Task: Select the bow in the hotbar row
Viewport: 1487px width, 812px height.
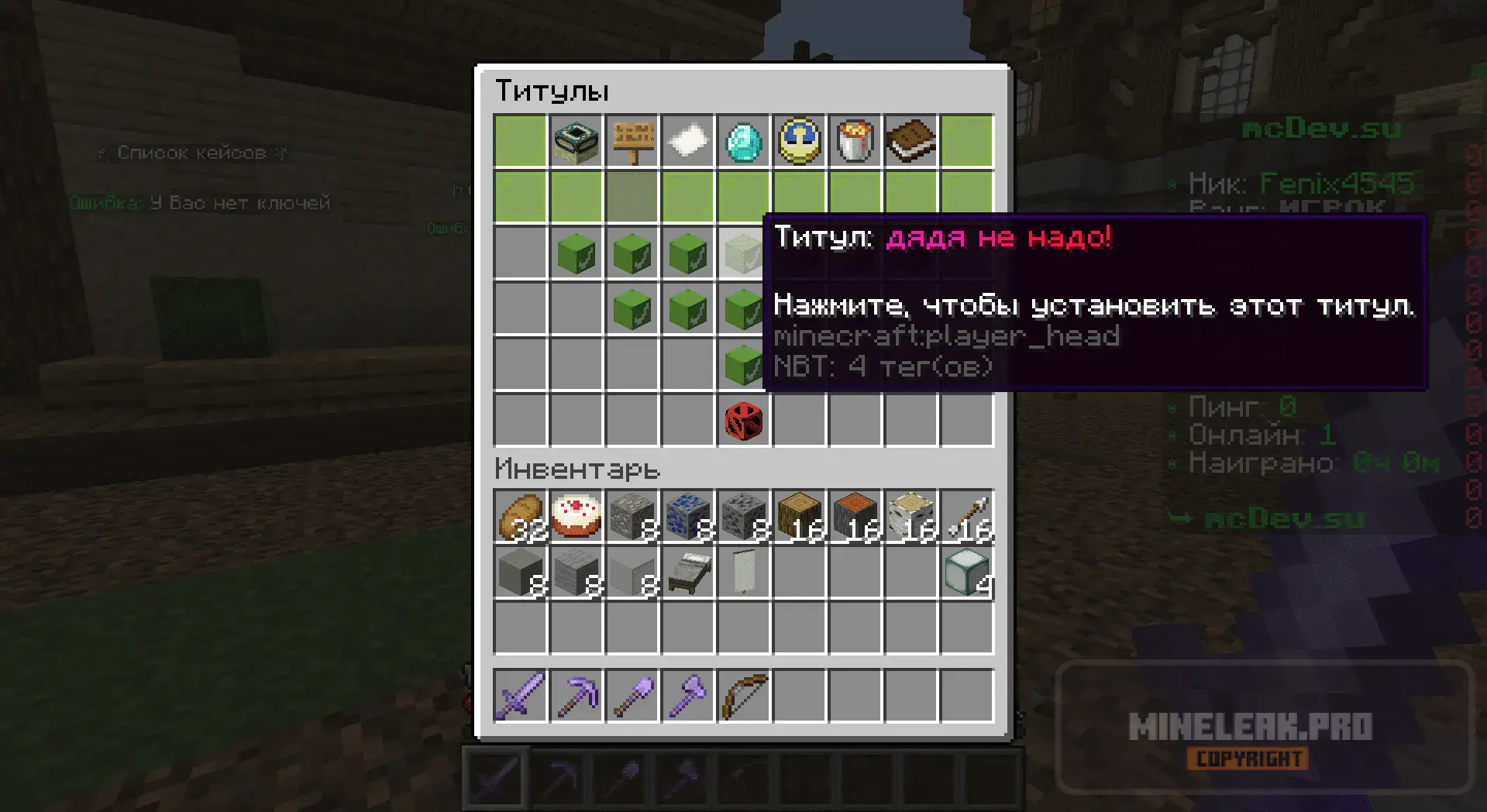Action: point(744,696)
